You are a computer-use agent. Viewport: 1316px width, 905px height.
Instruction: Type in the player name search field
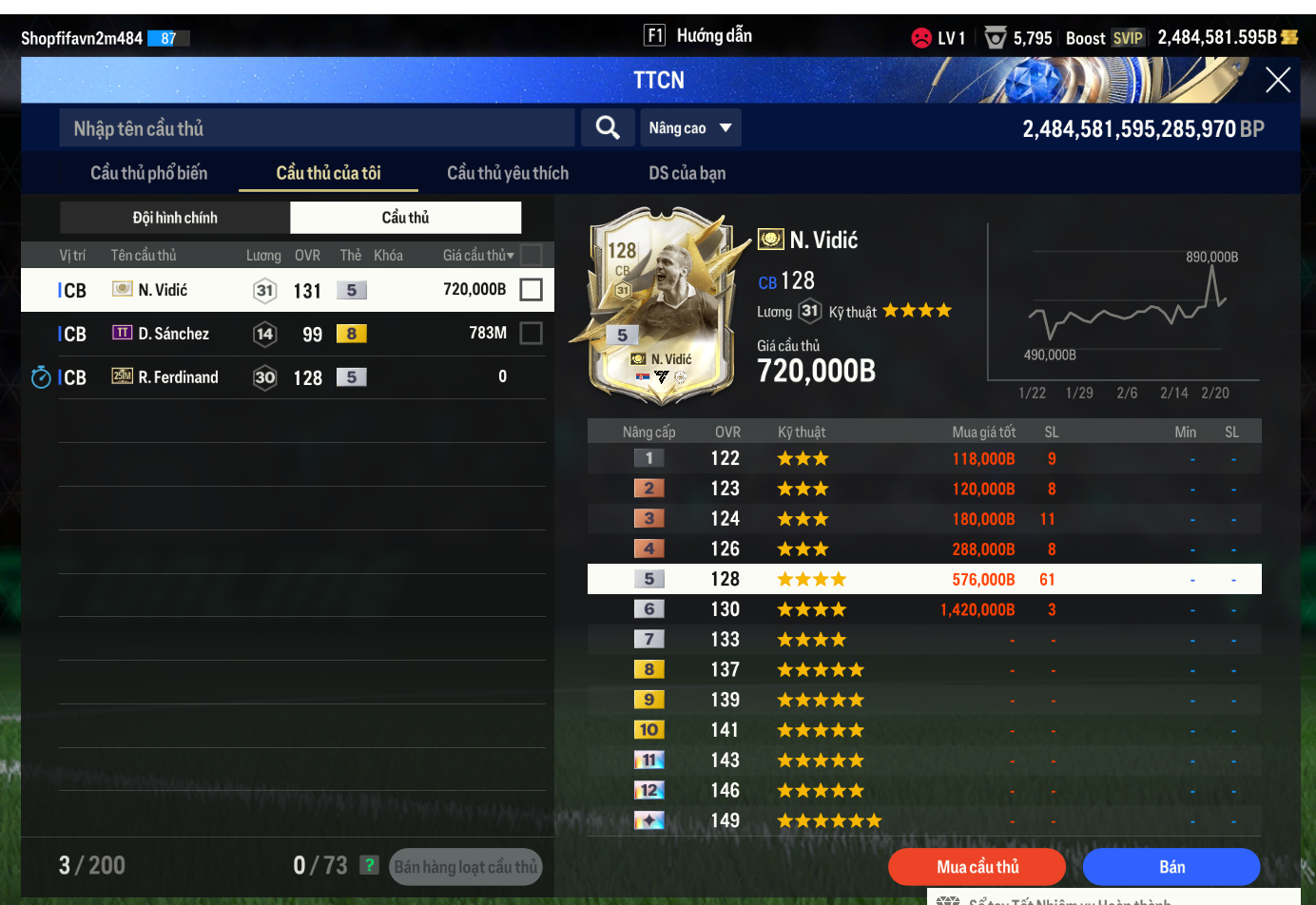point(317,128)
